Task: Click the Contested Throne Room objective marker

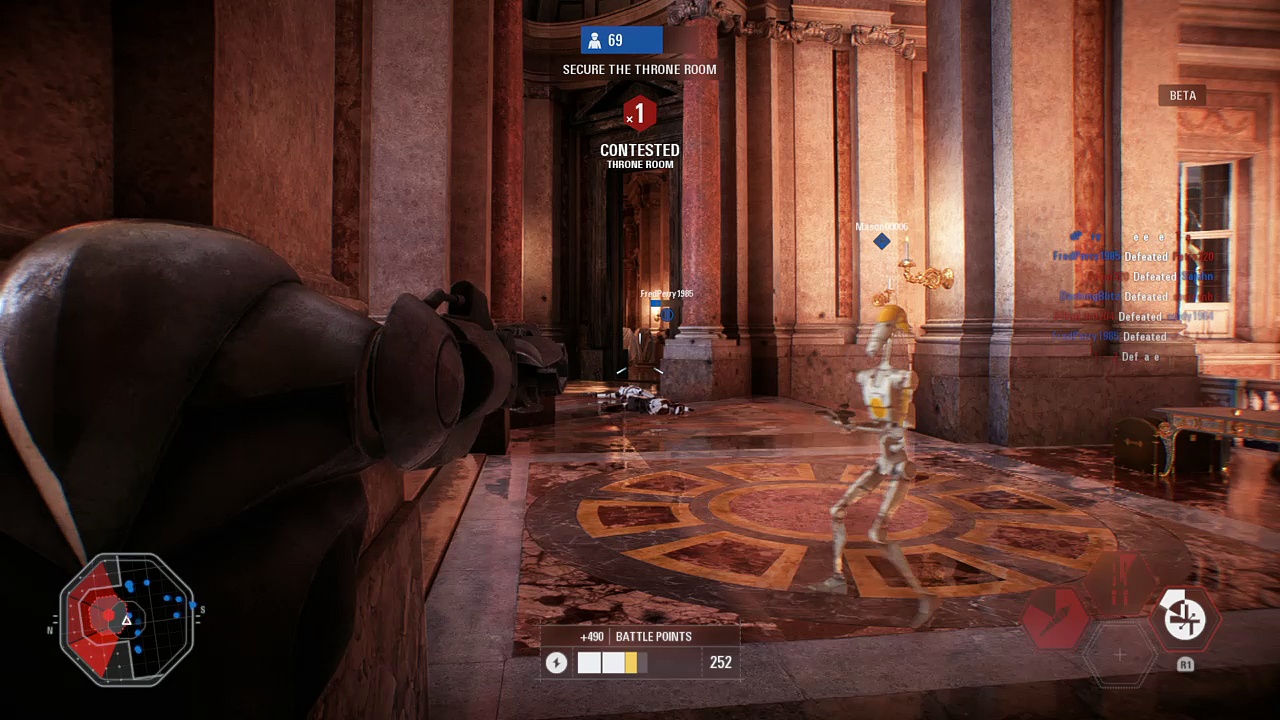Action: point(639,114)
